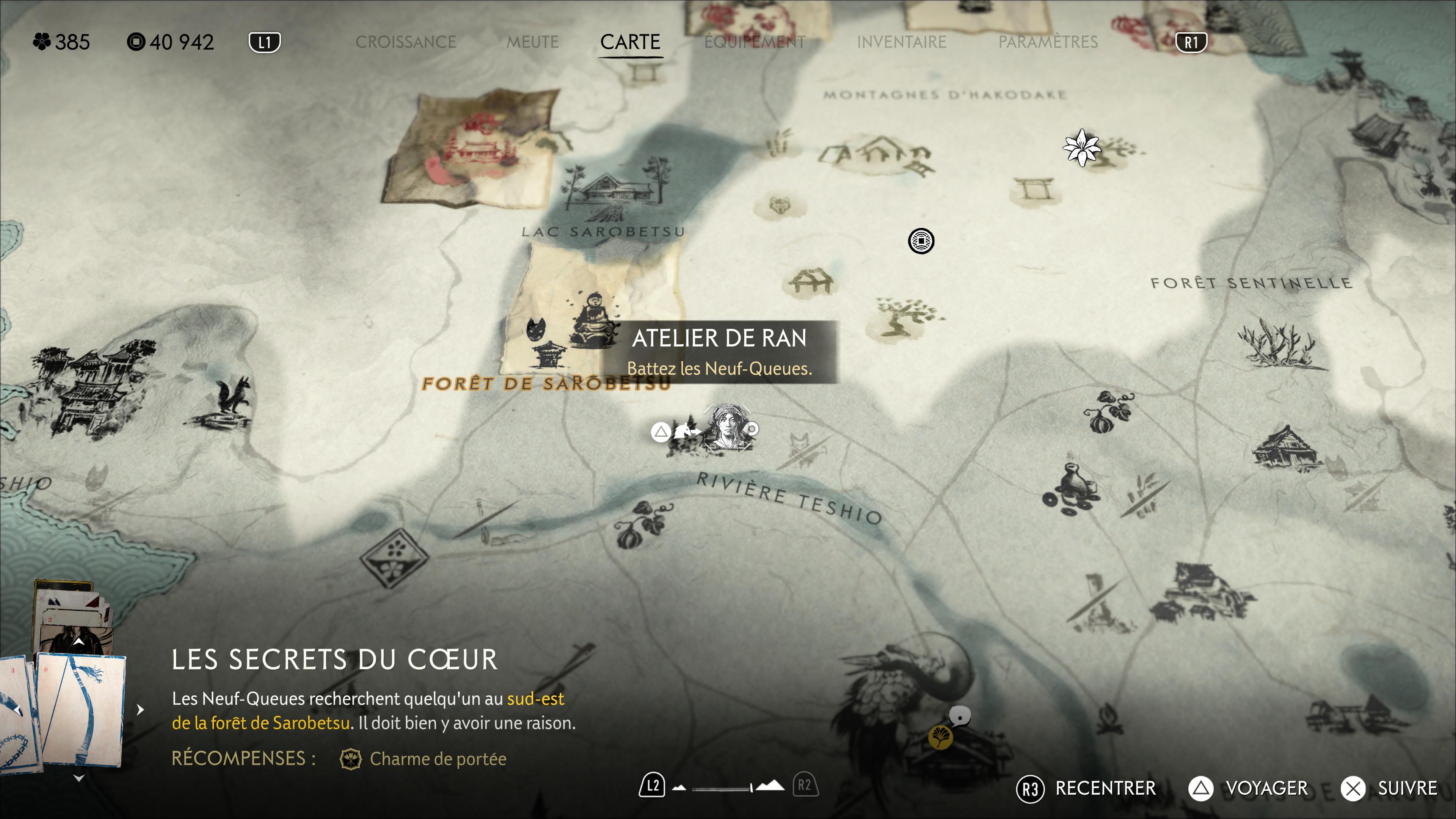Open the Meute tab

click(x=532, y=42)
